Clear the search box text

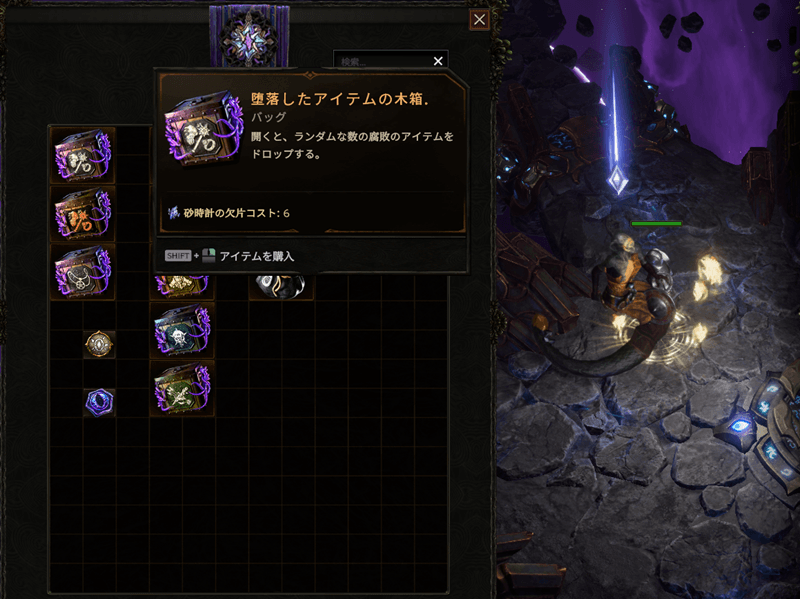pyautogui.click(x=438, y=61)
